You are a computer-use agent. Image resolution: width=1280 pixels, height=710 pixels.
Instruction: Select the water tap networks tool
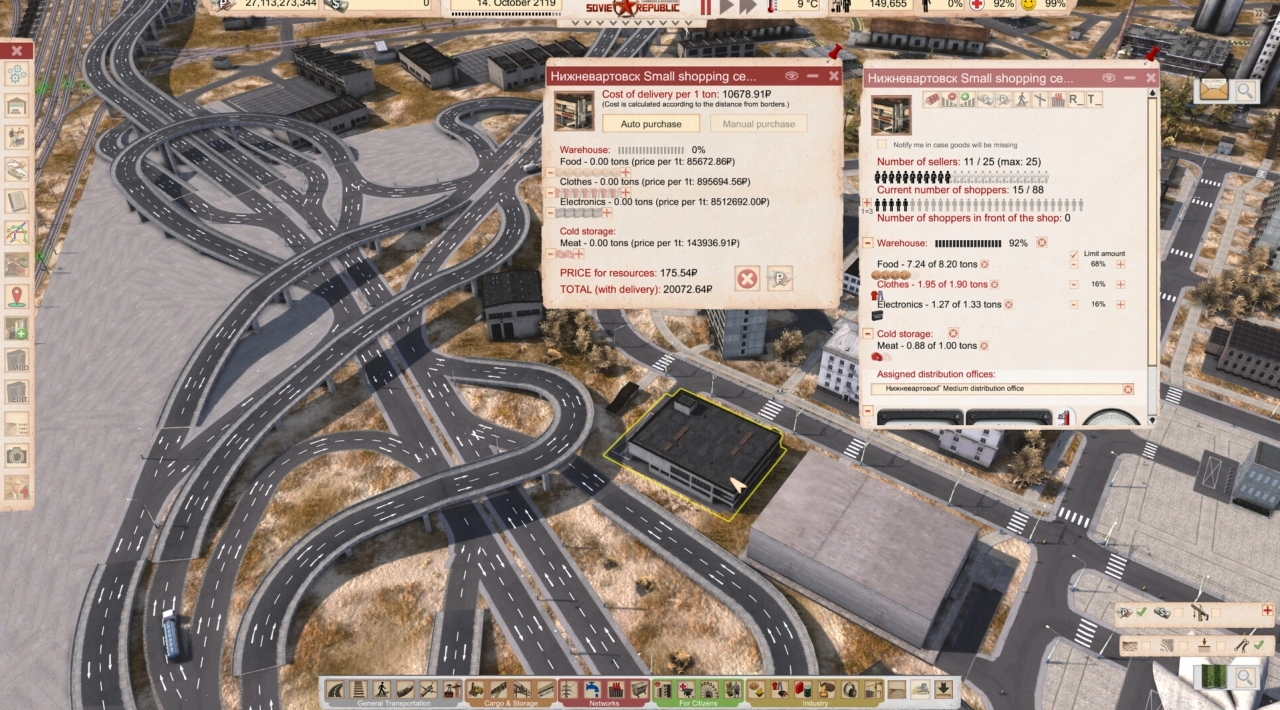pyautogui.click(x=591, y=690)
